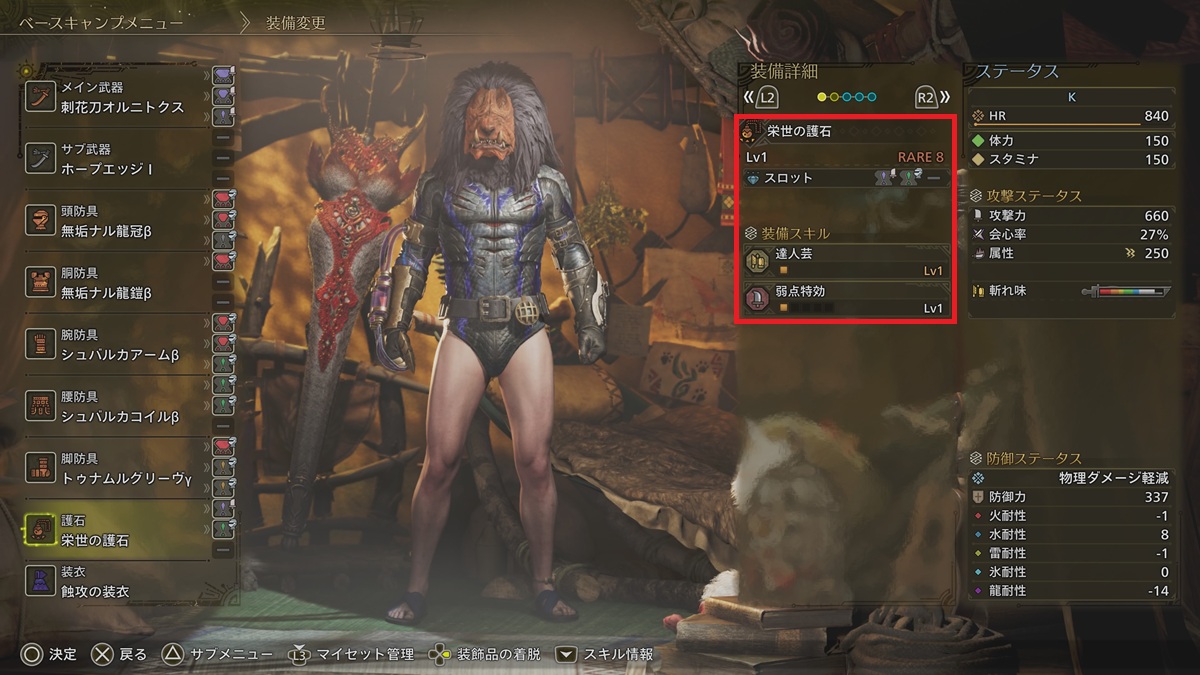Select the 蝕攻の装衣 mantle slot

[x=120, y=582]
